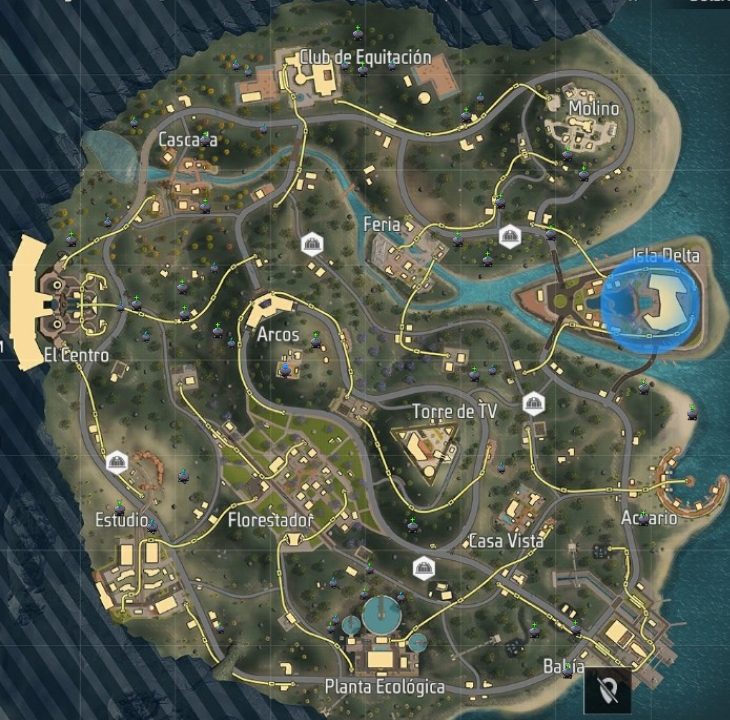Click the Isla Delta map label

pyautogui.click(x=666, y=256)
